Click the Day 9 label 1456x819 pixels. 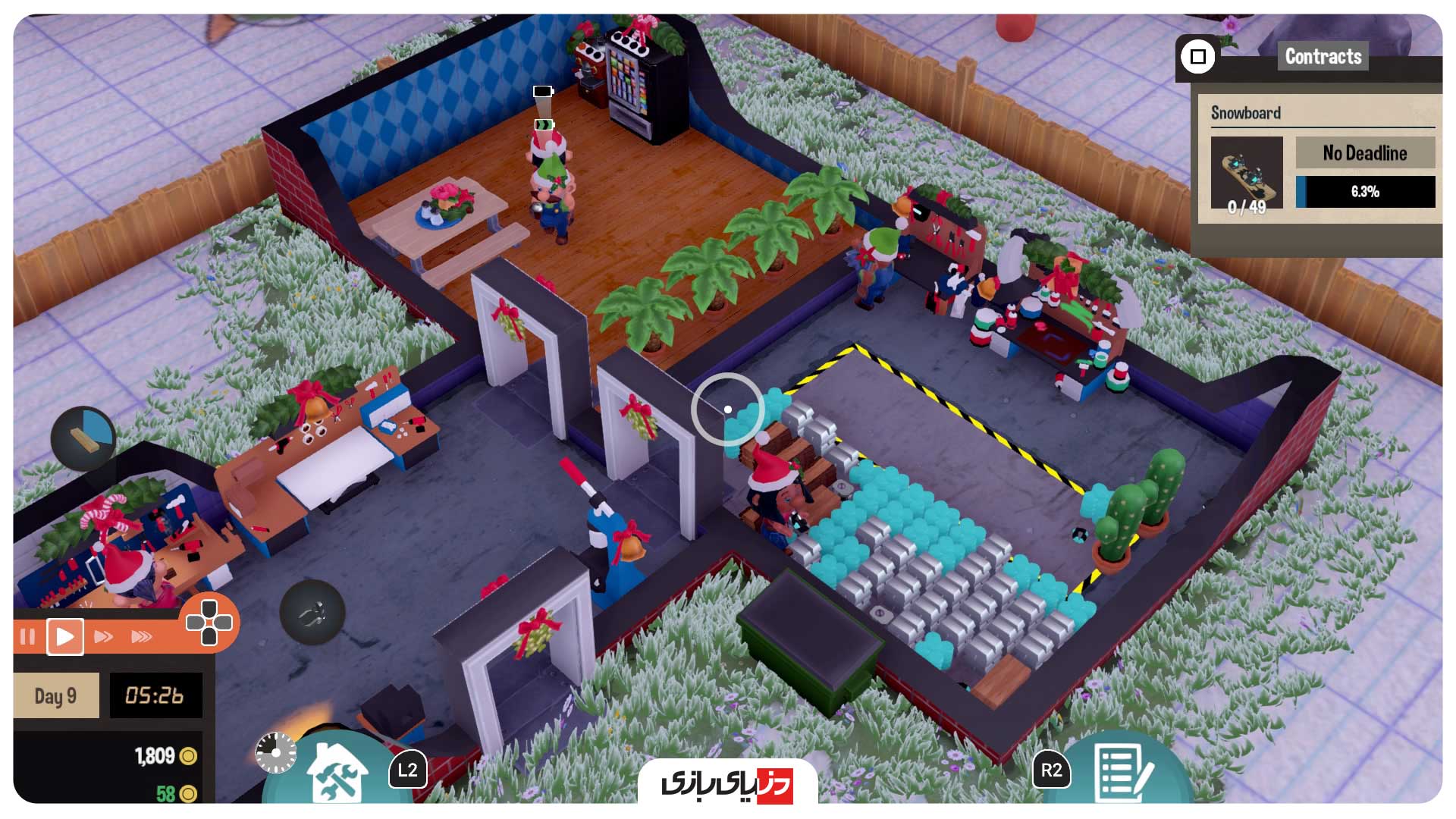pos(55,694)
